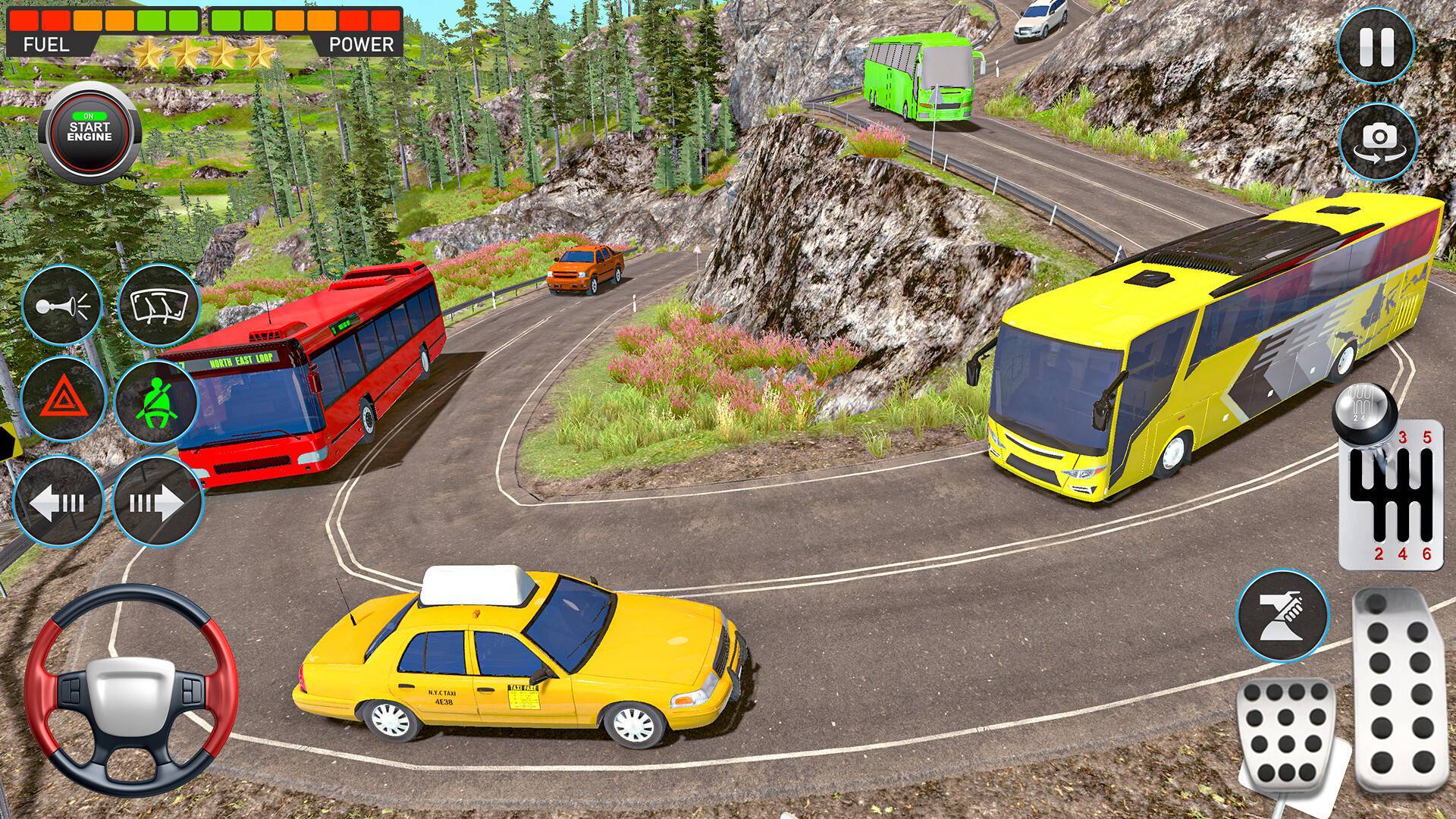The height and width of the screenshot is (819, 1456).
Task: Signal a left turn with the indicator
Action: pos(58,500)
